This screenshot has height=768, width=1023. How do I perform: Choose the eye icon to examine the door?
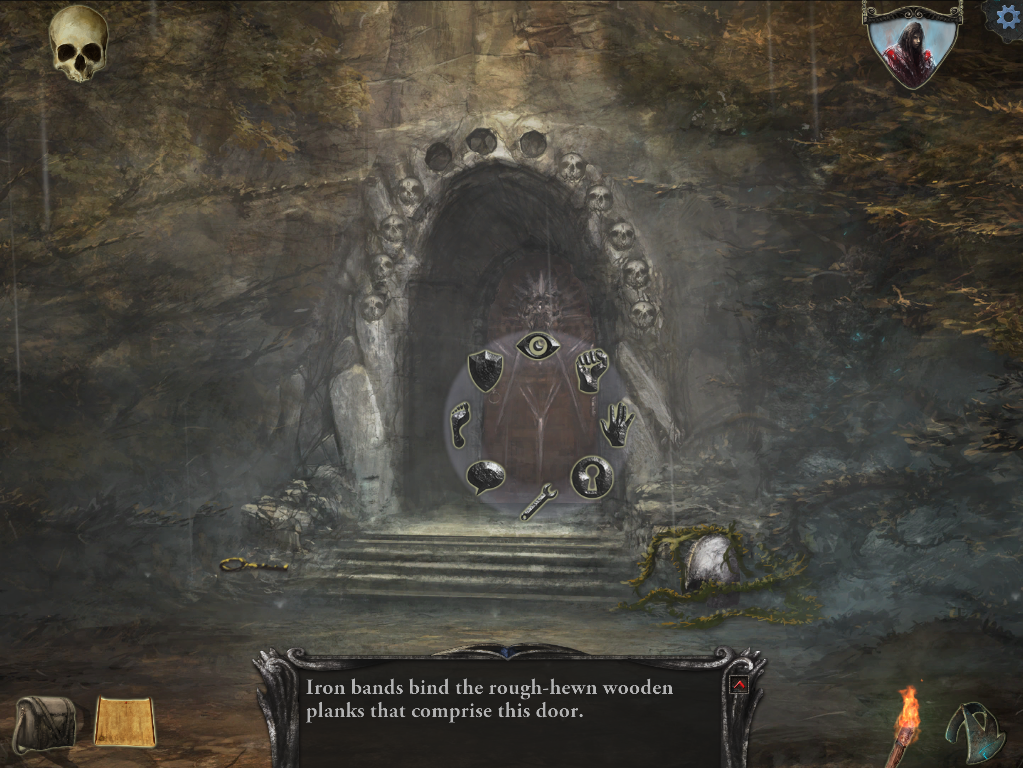click(x=538, y=346)
